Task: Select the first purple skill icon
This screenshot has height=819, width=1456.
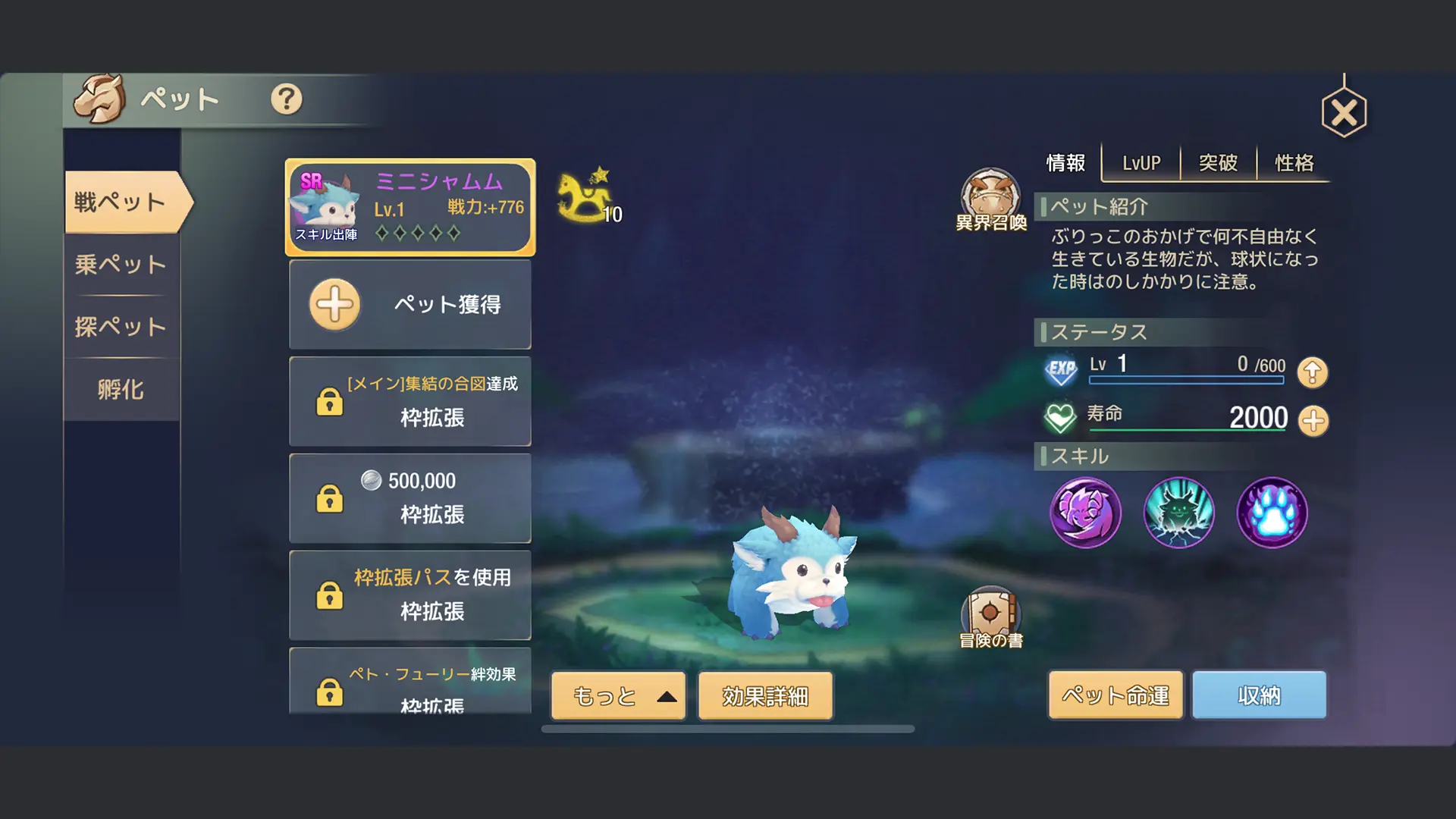Action: (1087, 513)
